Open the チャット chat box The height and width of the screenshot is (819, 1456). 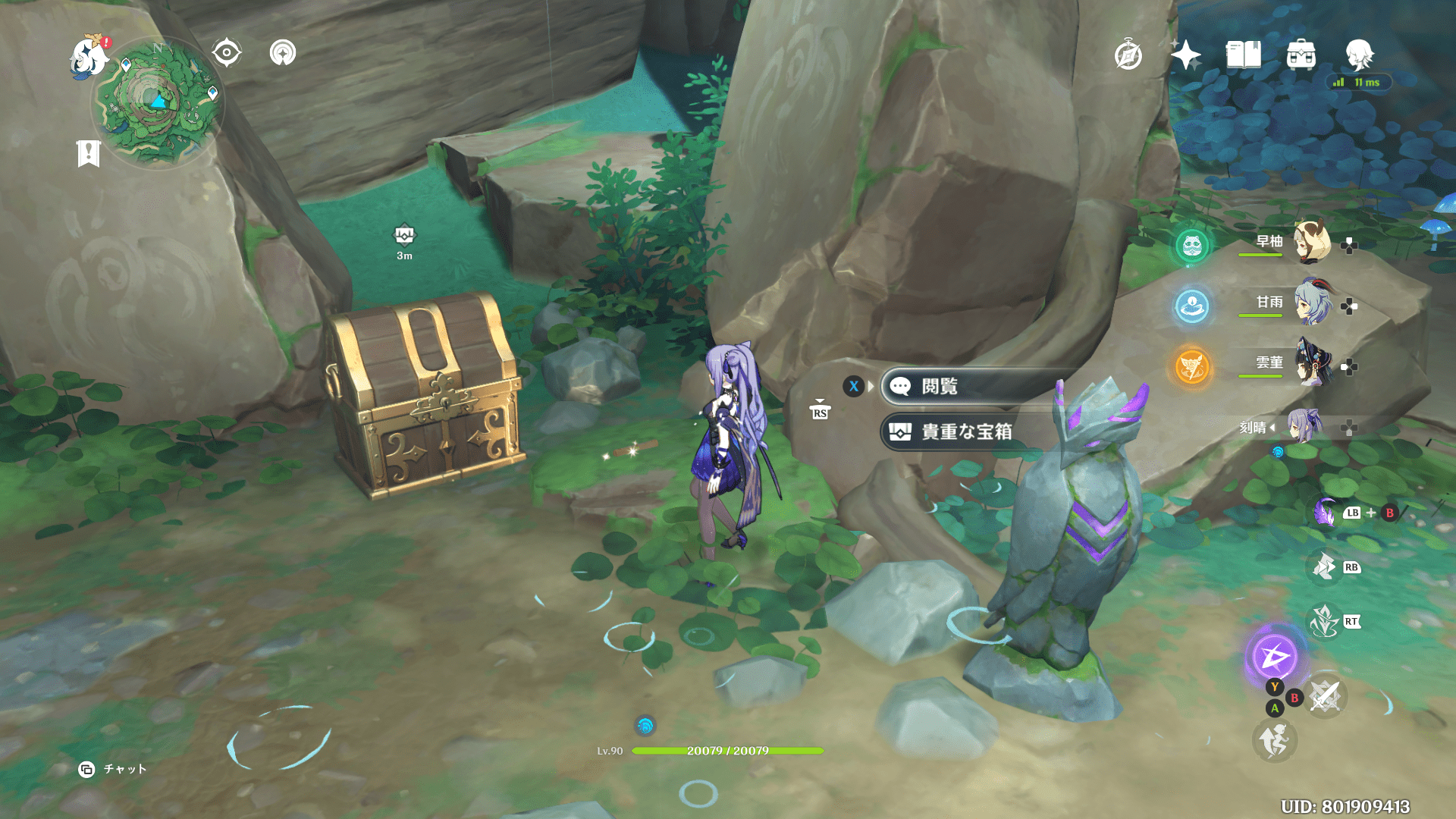(114, 769)
